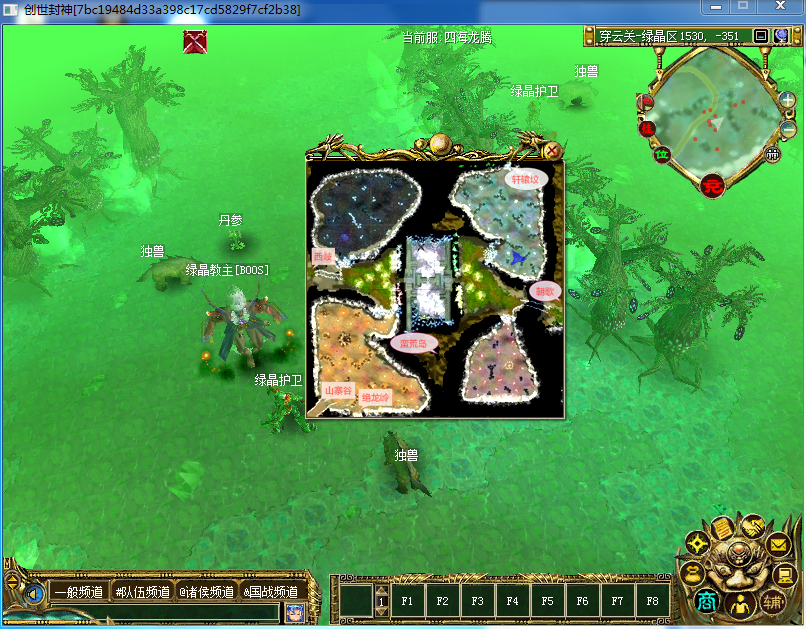Screen dimensions: 806x629
Task: Select the 蛮荒岛 map label
Action: [x=412, y=343]
